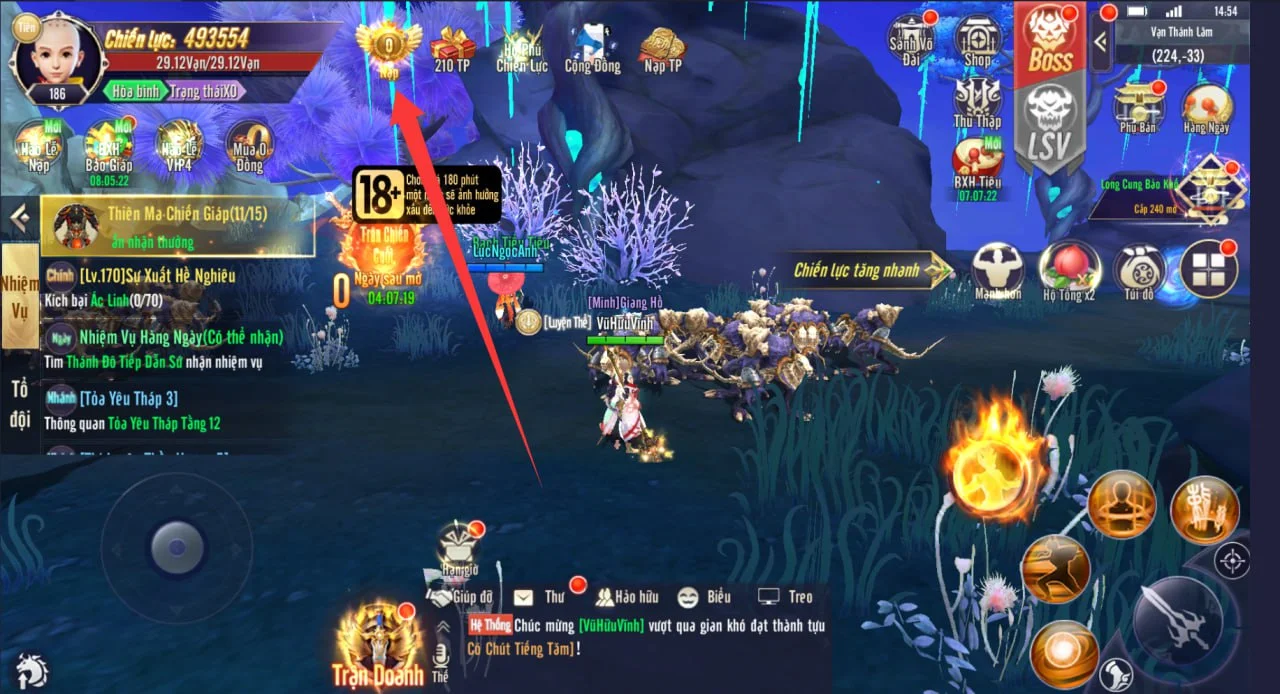Claim the Thiên Ma Chiến Giáp reward
This screenshot has width=1280, height=694.
coord(178,226)
